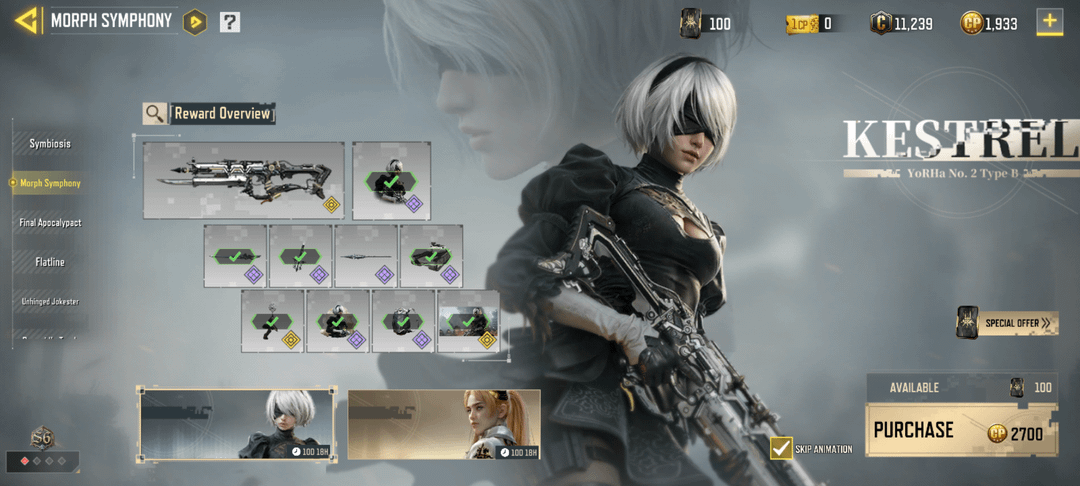Switch to the Symbiosis draw
This screenshot has height=486, width=1080.
point(50,144)
